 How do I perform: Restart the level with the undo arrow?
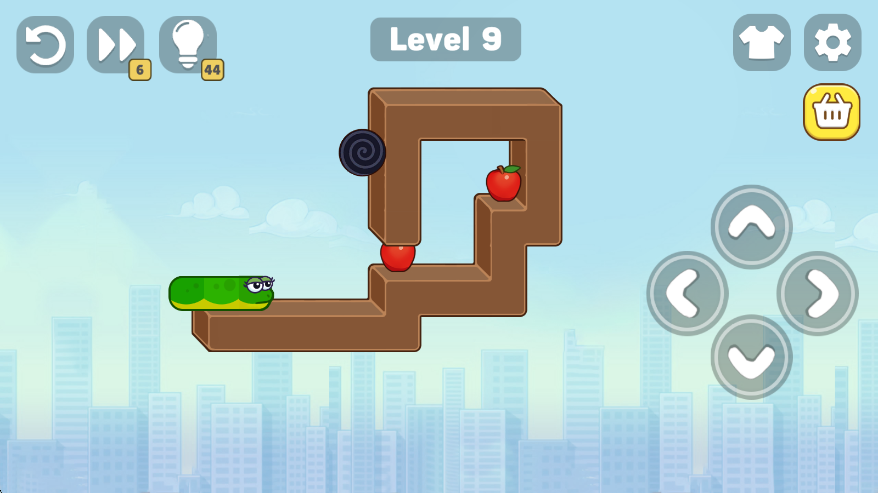pyautogui.click(x=45, y=44)
